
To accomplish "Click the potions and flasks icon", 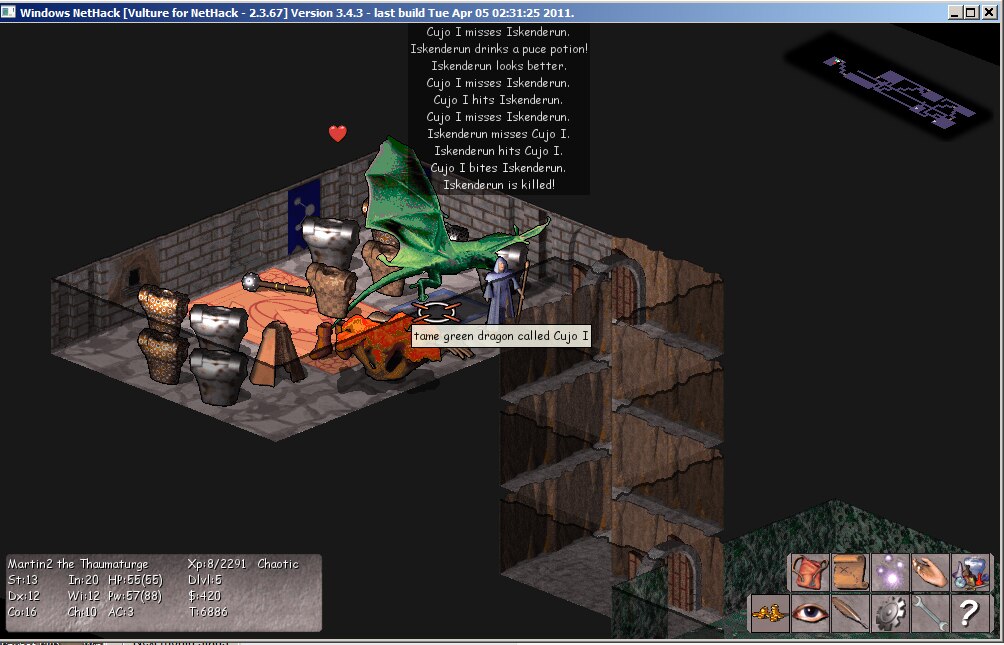I will click(x=970, y=573).
